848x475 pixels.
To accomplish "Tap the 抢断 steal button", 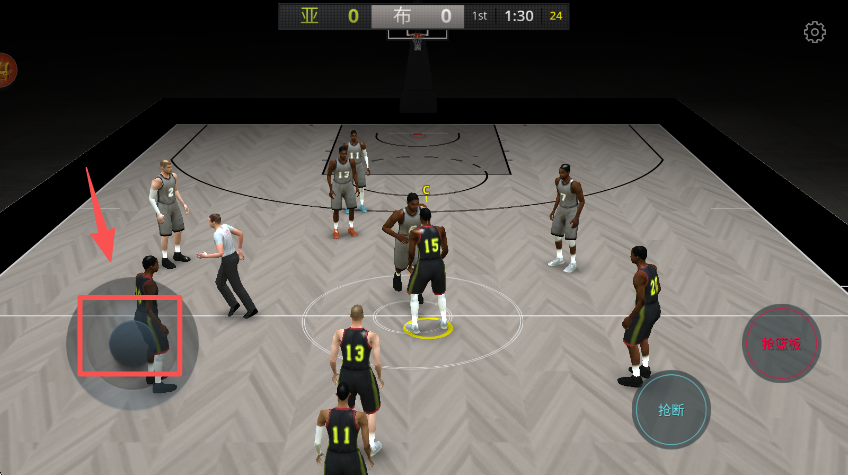I will point(671,410).
